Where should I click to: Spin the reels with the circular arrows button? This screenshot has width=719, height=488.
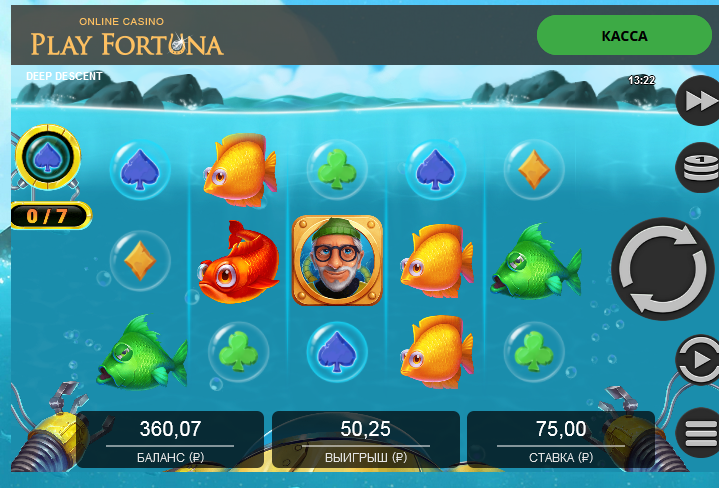(664, 269)
